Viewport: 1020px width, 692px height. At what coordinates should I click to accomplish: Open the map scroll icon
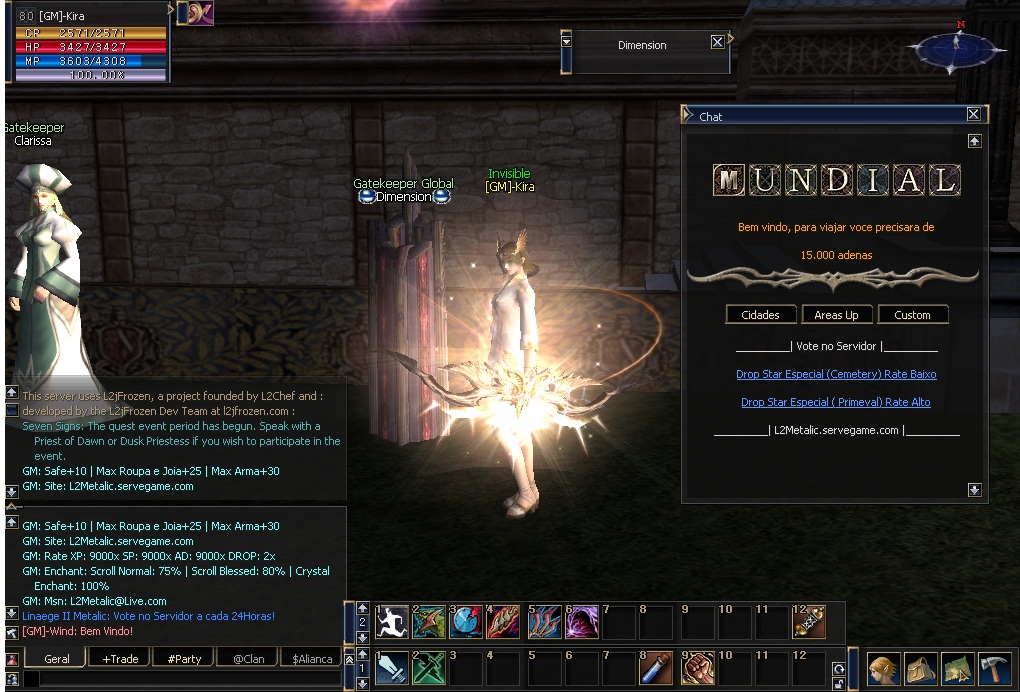point(958,668)
